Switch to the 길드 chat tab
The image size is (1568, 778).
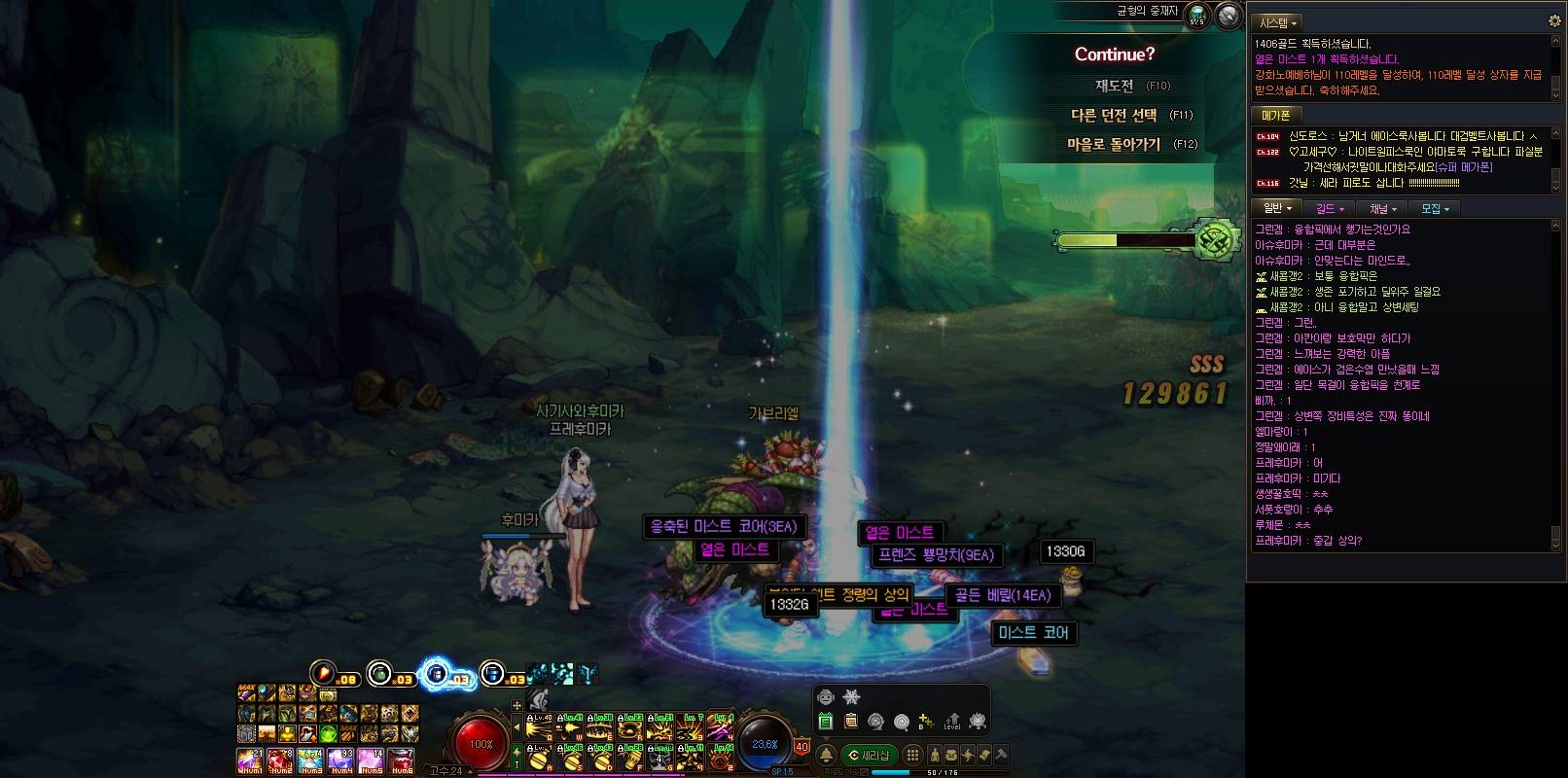click(1329, 208)
